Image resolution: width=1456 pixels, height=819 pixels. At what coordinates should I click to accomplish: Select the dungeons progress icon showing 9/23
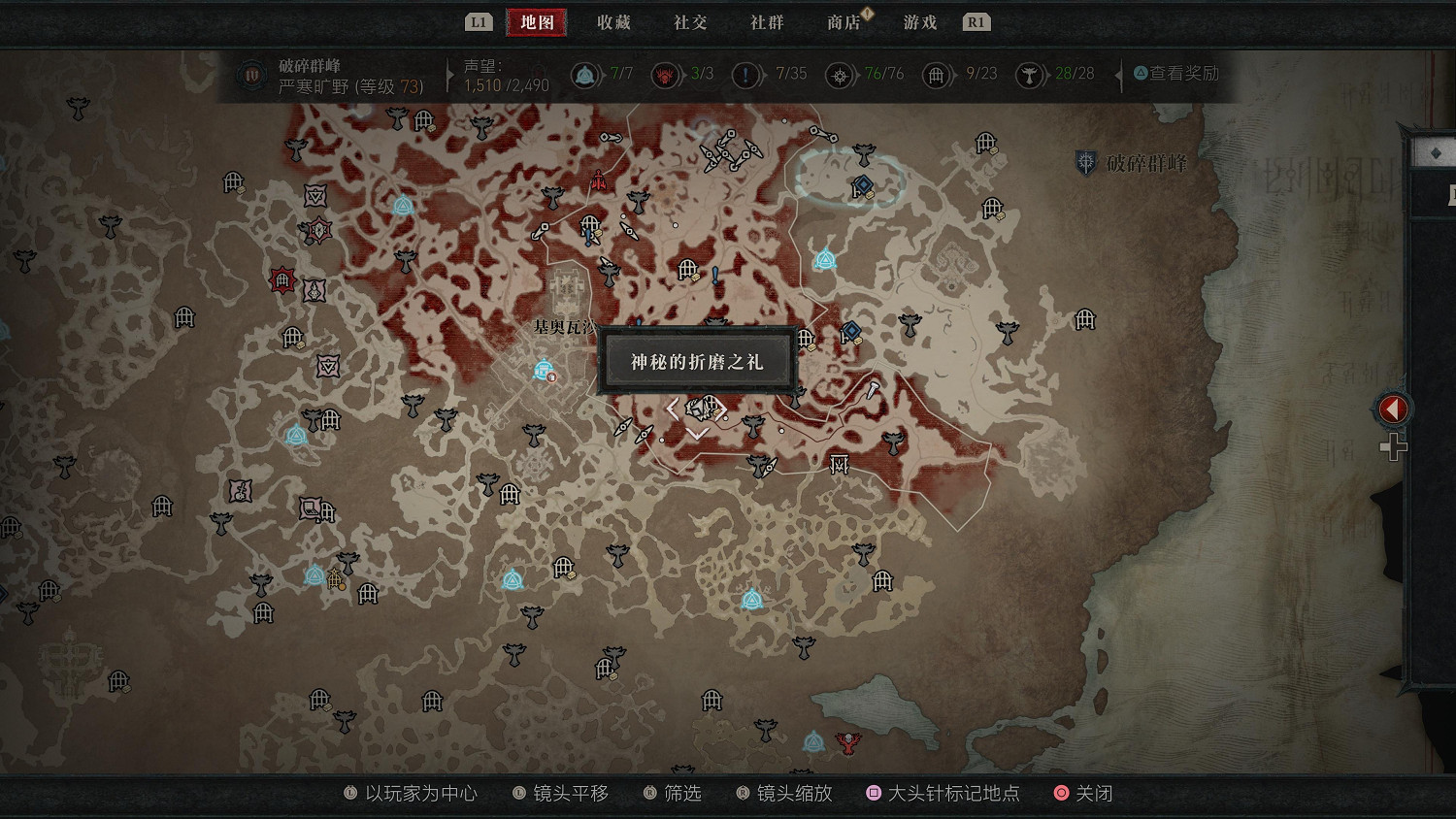click(x=936, y=74)
